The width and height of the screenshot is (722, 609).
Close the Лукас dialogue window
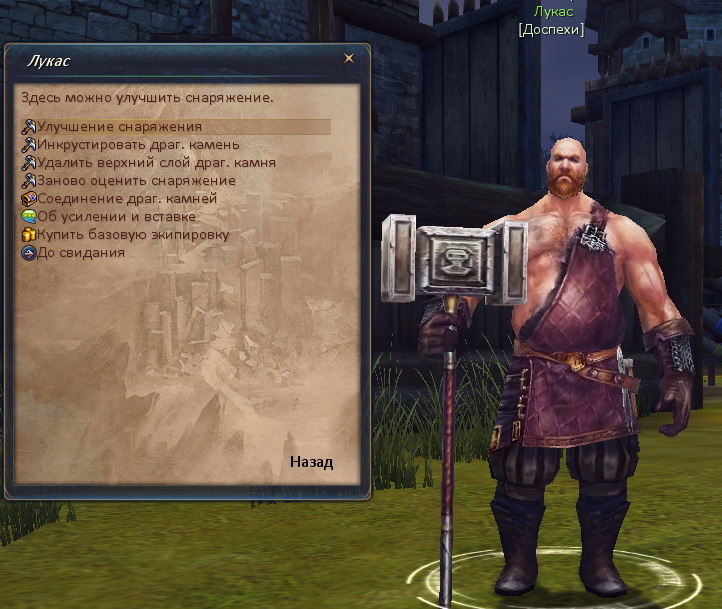pyautogui.click(x=349, y=59)
